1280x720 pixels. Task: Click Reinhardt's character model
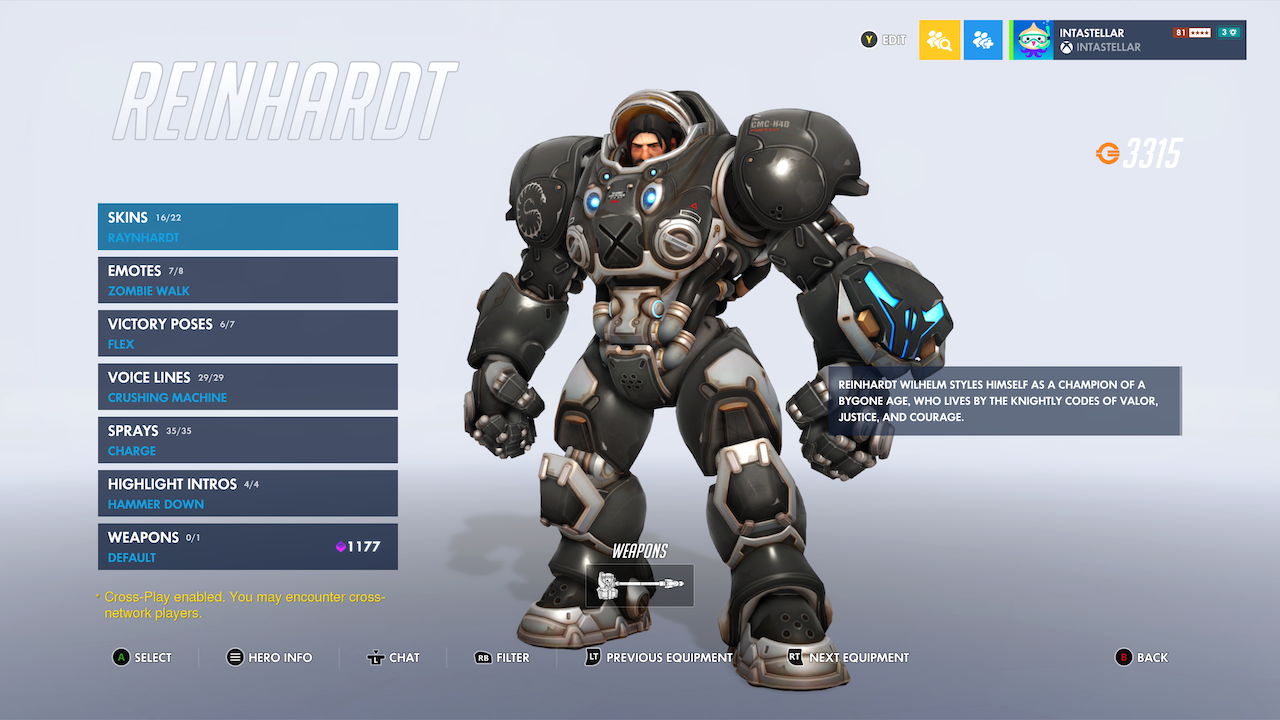coord(660,300)
